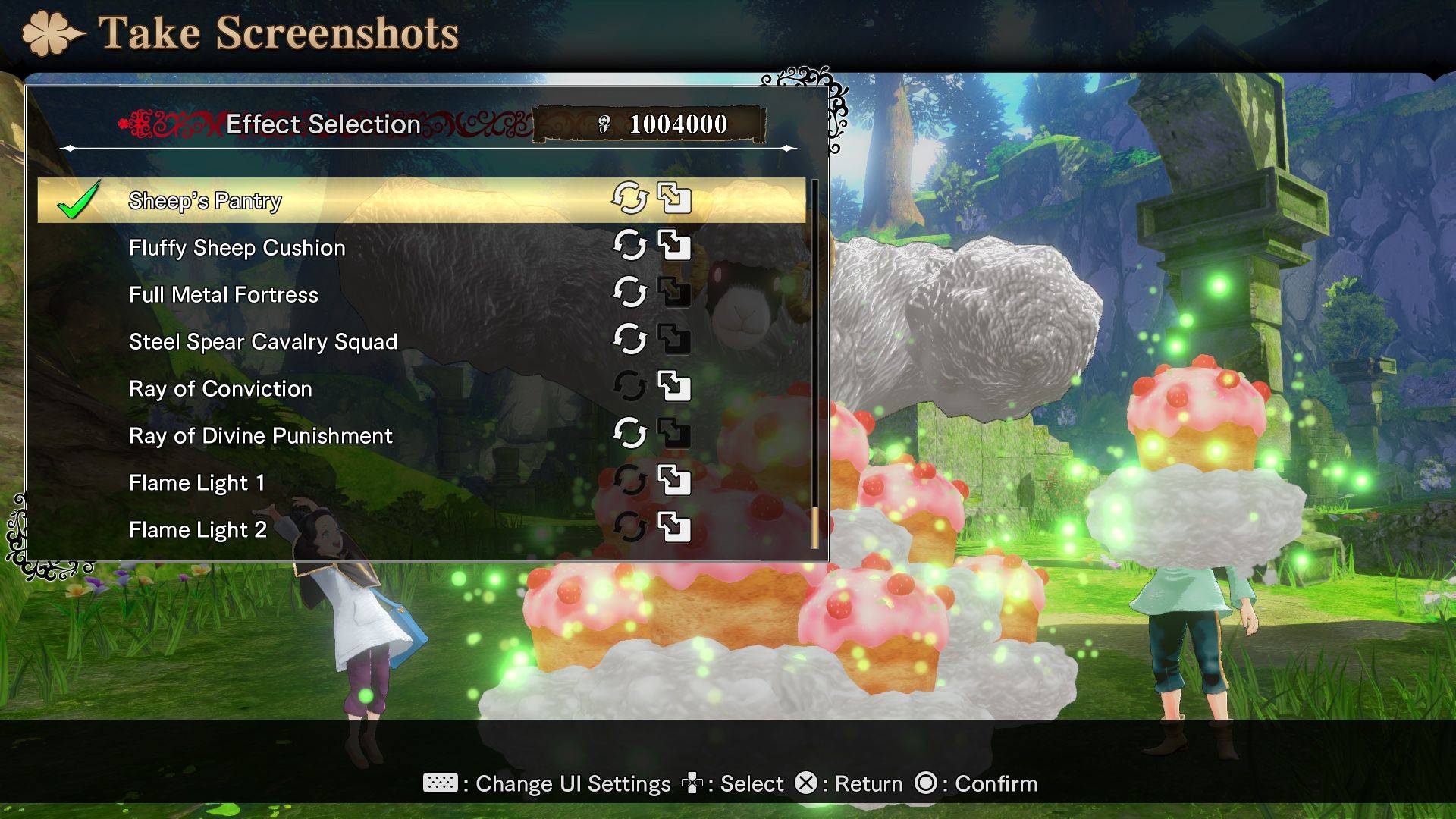Select Full Metal Fortress from the list
The image size is (1456, 819).
224,295
